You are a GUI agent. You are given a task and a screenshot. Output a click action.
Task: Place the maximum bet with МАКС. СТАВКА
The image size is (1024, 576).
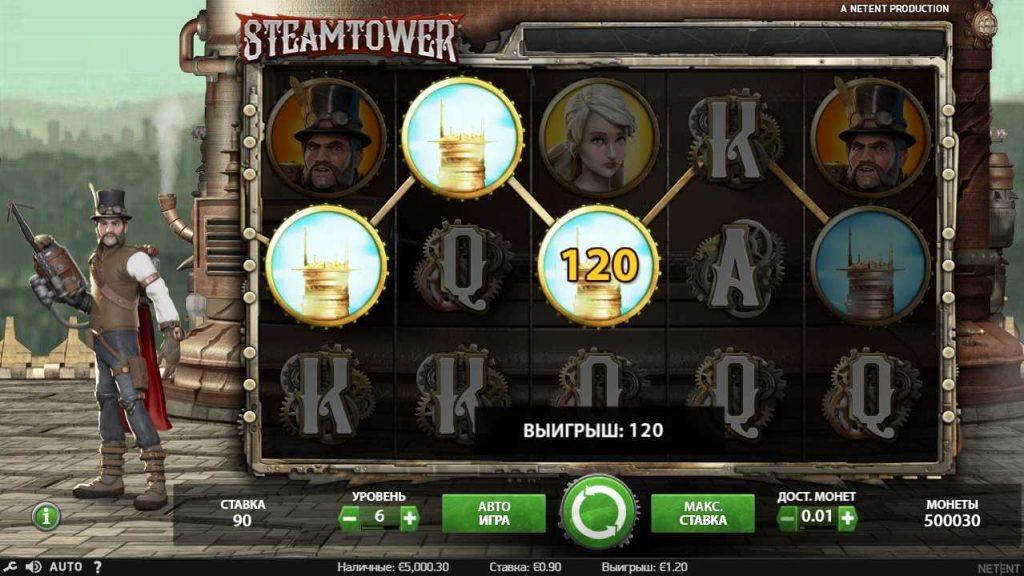pyautogui.click(x=703, y=513)
